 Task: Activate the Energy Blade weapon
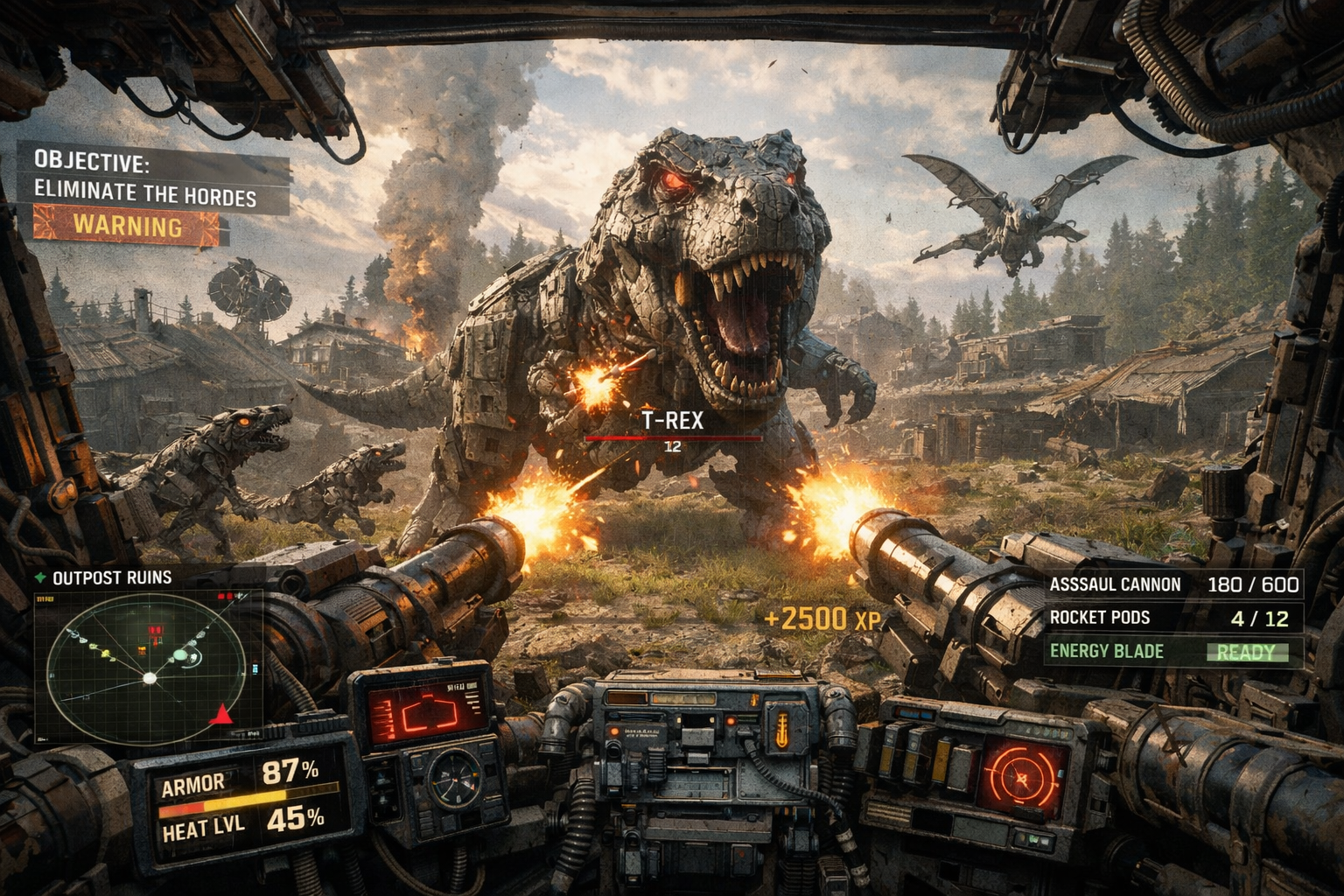coord(1173,651)
